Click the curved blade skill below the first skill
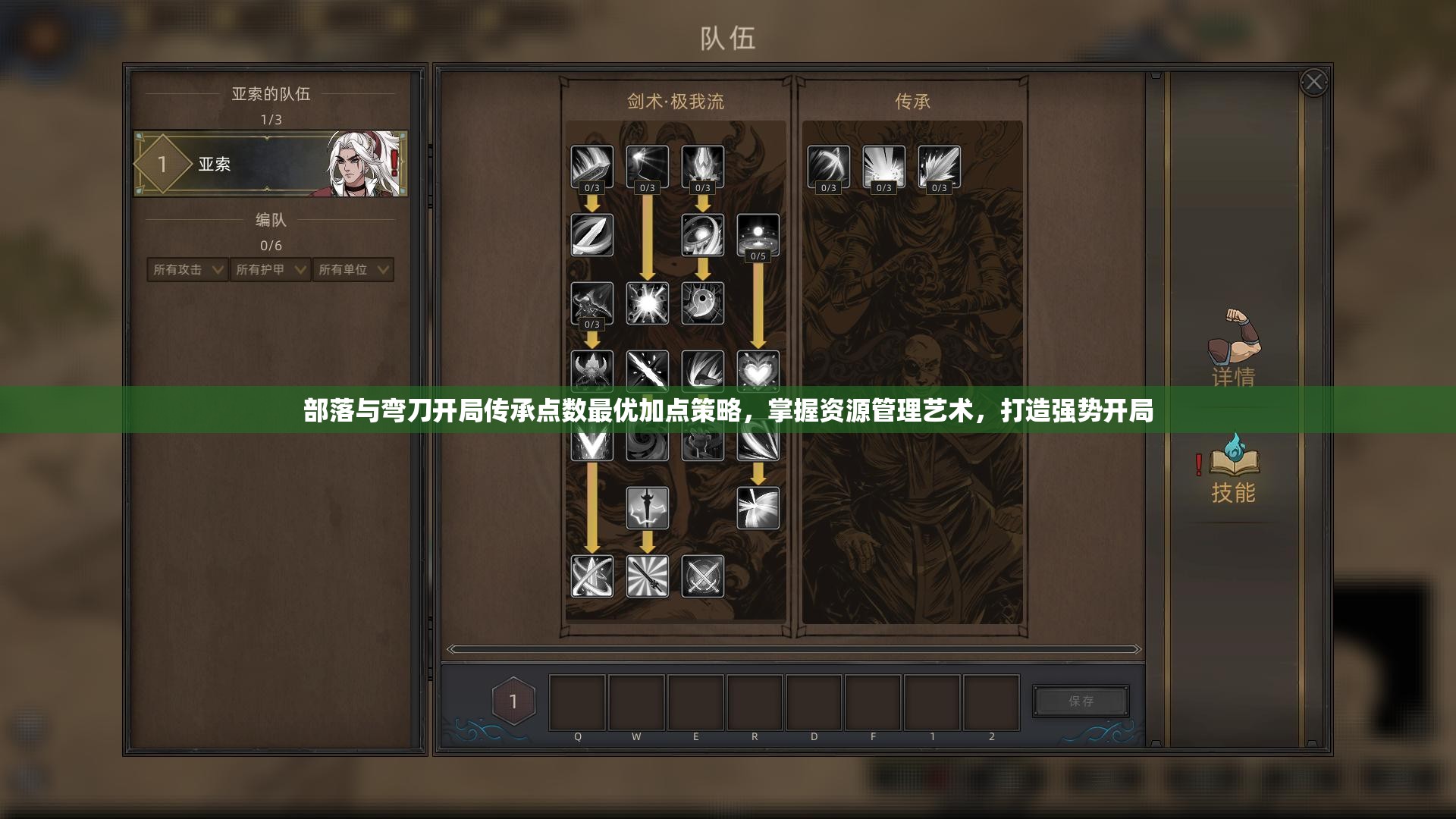This screenshot has width=1456, height=819. (x=592, y=235)
